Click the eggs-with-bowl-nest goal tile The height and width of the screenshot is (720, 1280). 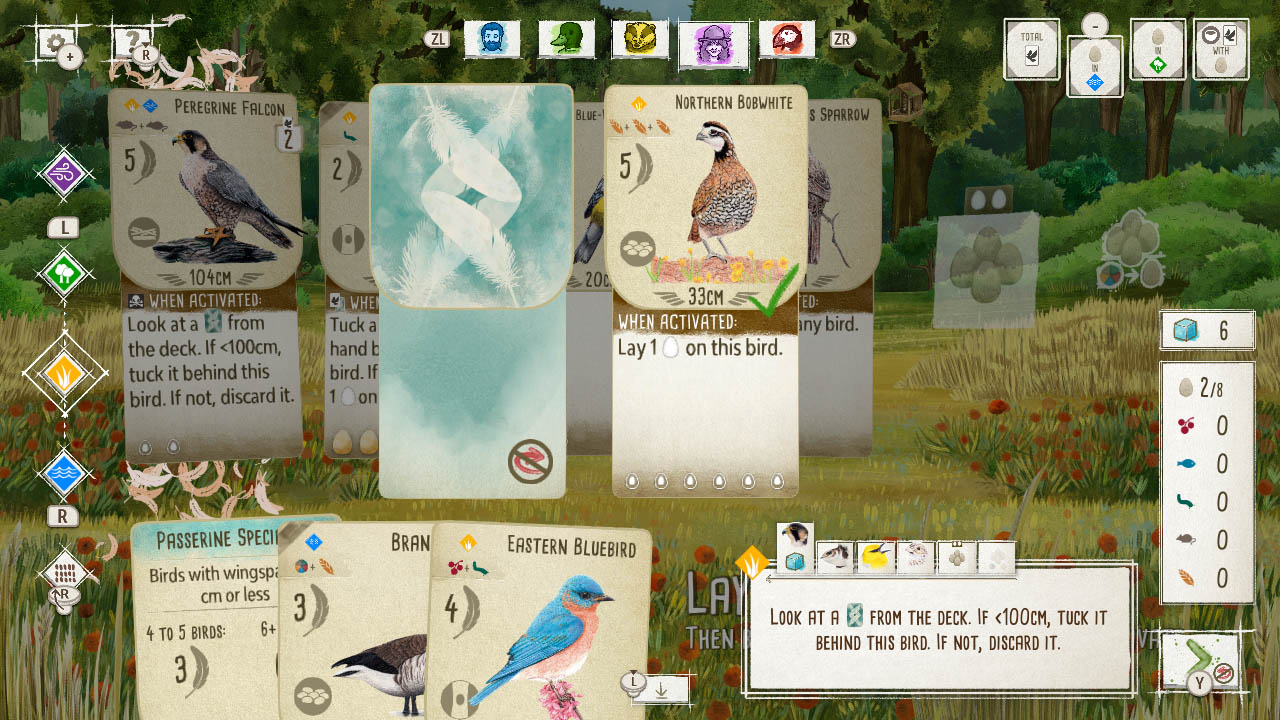1221,50
